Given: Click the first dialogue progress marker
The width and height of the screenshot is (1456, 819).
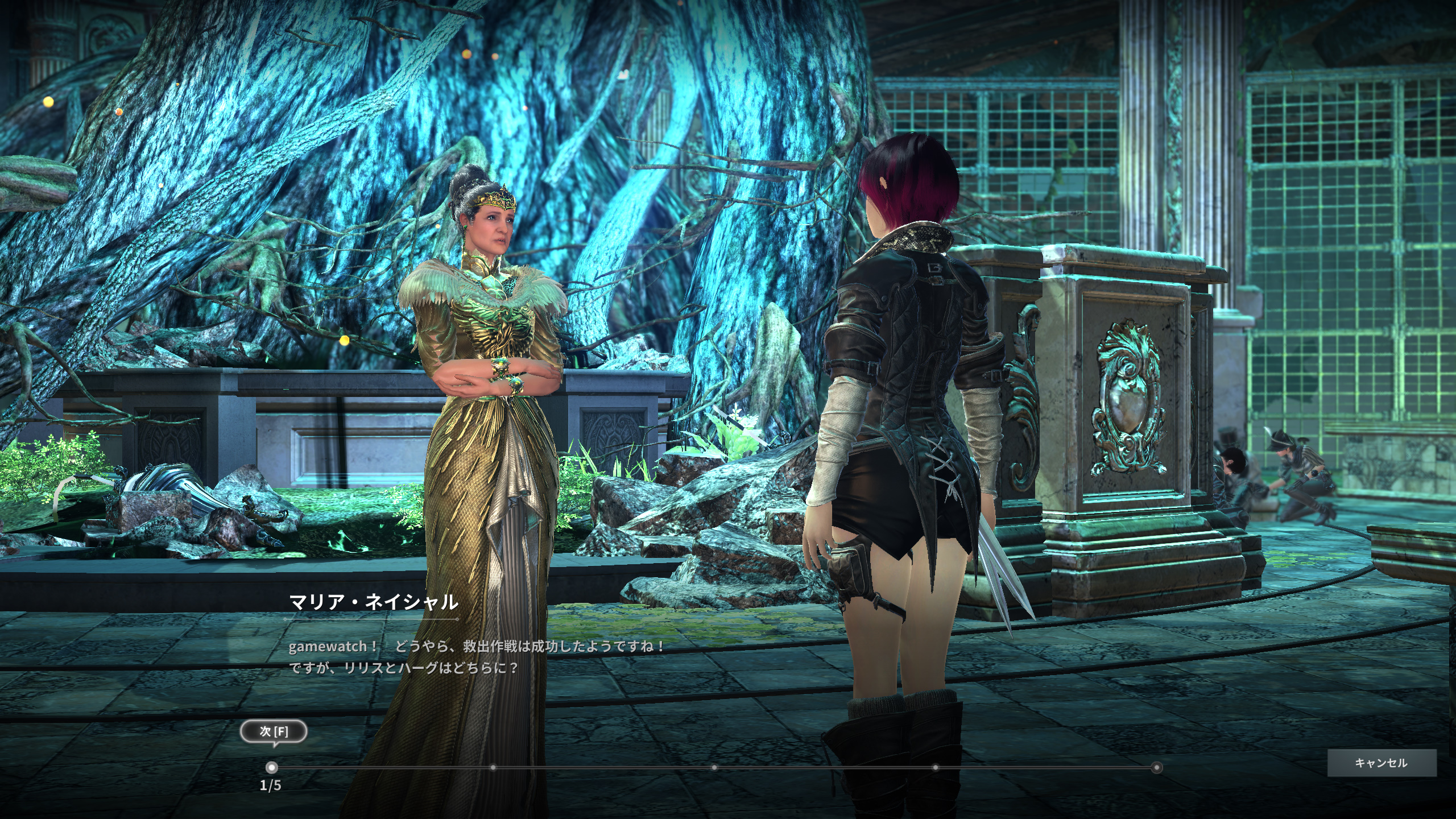Looking at the screenshot, I should click(272, 767).
